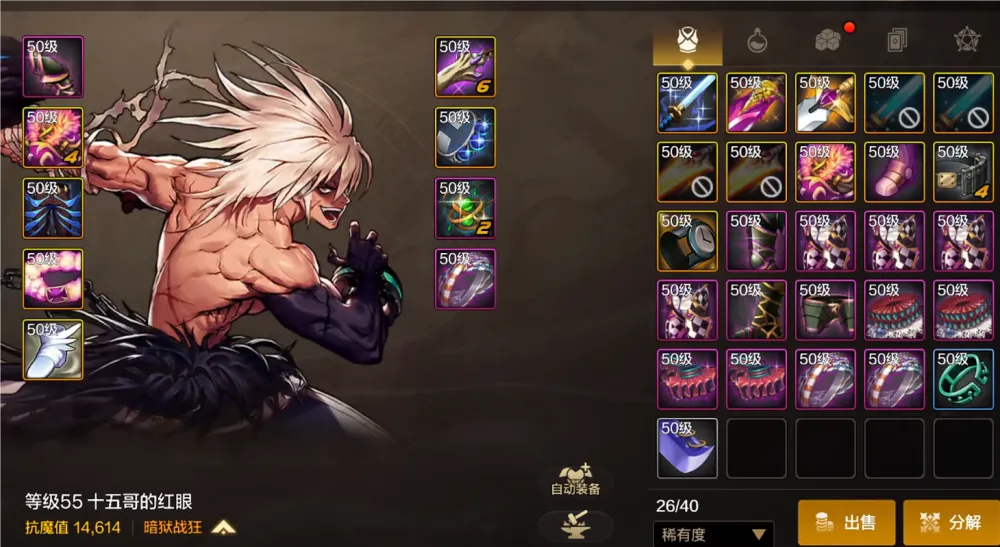
Task: Choose the teal bracelet inventory item
Action: (963, 379)
